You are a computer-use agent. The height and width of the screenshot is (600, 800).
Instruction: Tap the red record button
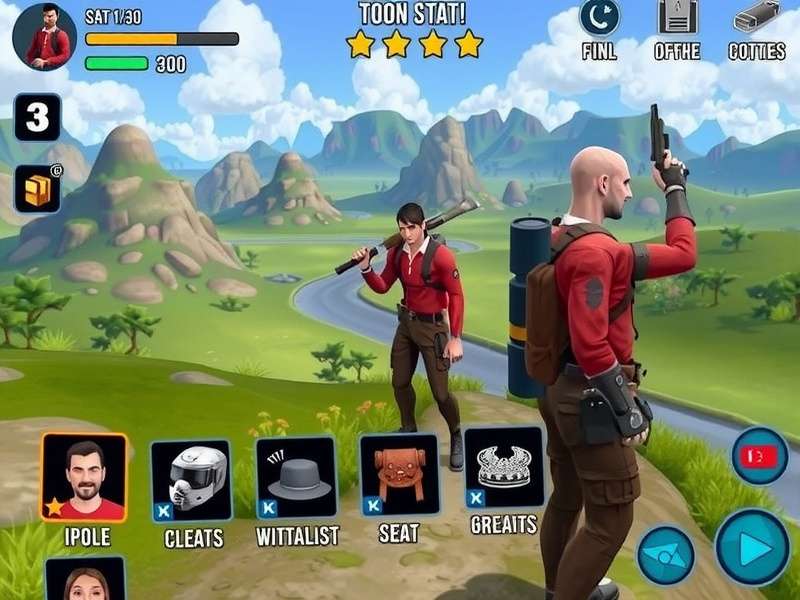760,456
